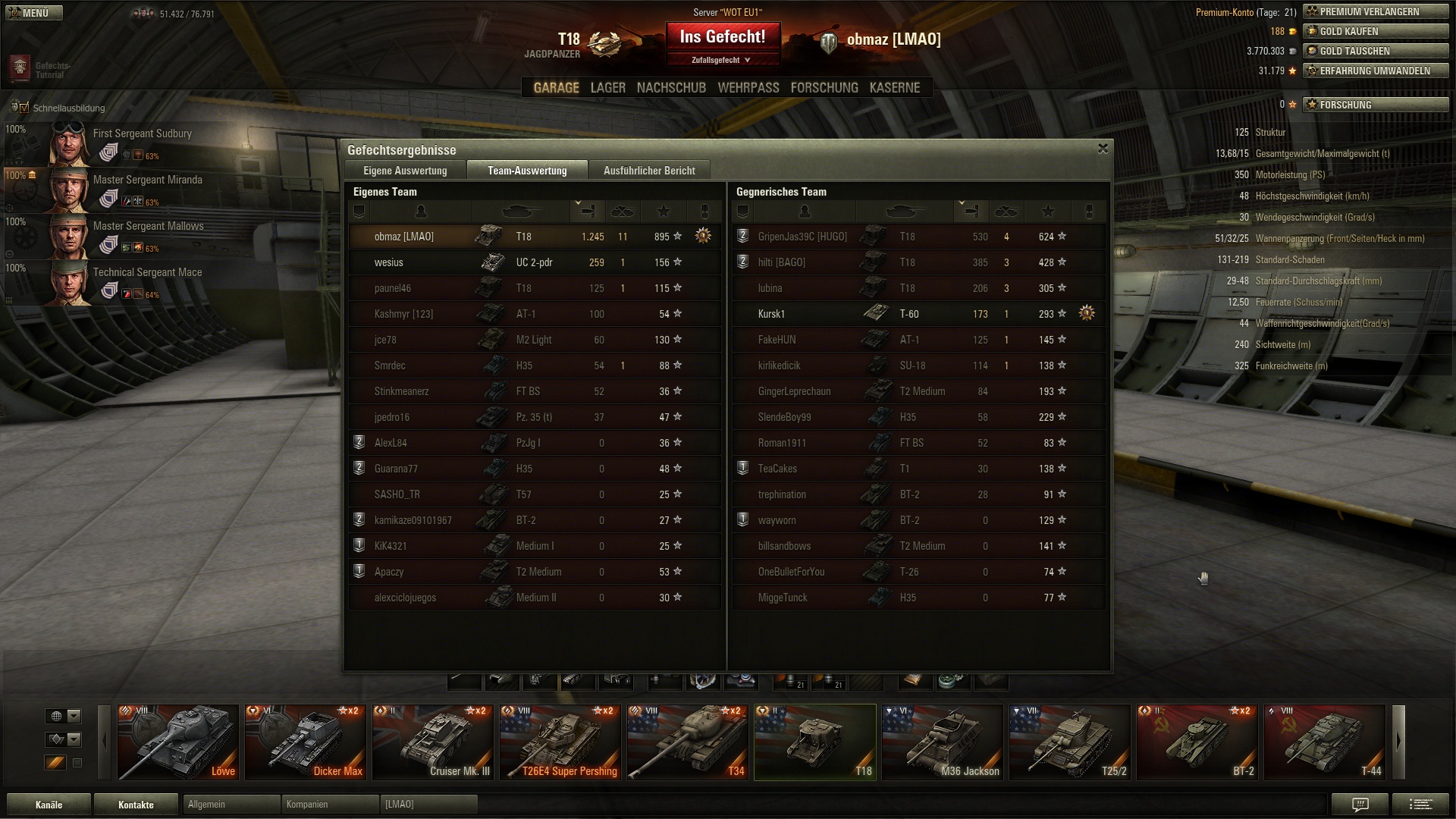The height and width of the screenshot is (819, 1456).
Task: Open the Forschung tech tree tab
Action: (x=824, y=88)
